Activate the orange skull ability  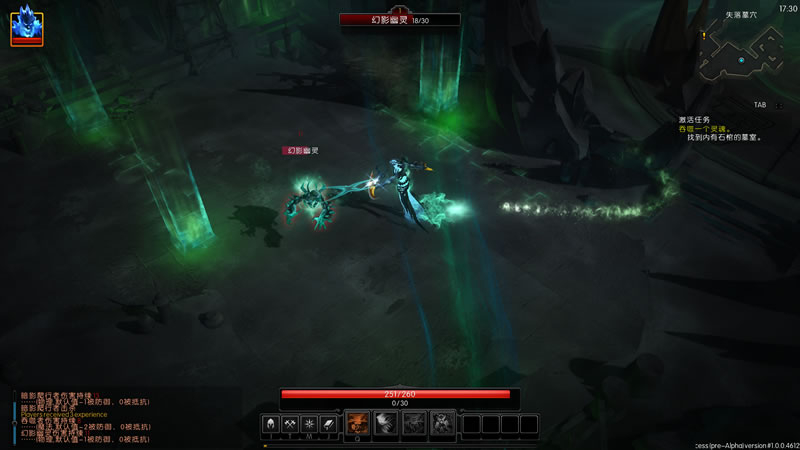tap(357, 424)
